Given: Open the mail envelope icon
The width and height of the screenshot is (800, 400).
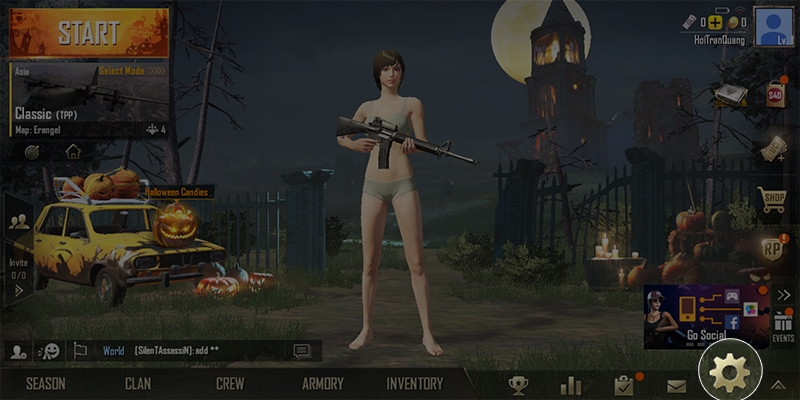Looking at the screenshot, I should click(x=677, y=385).
